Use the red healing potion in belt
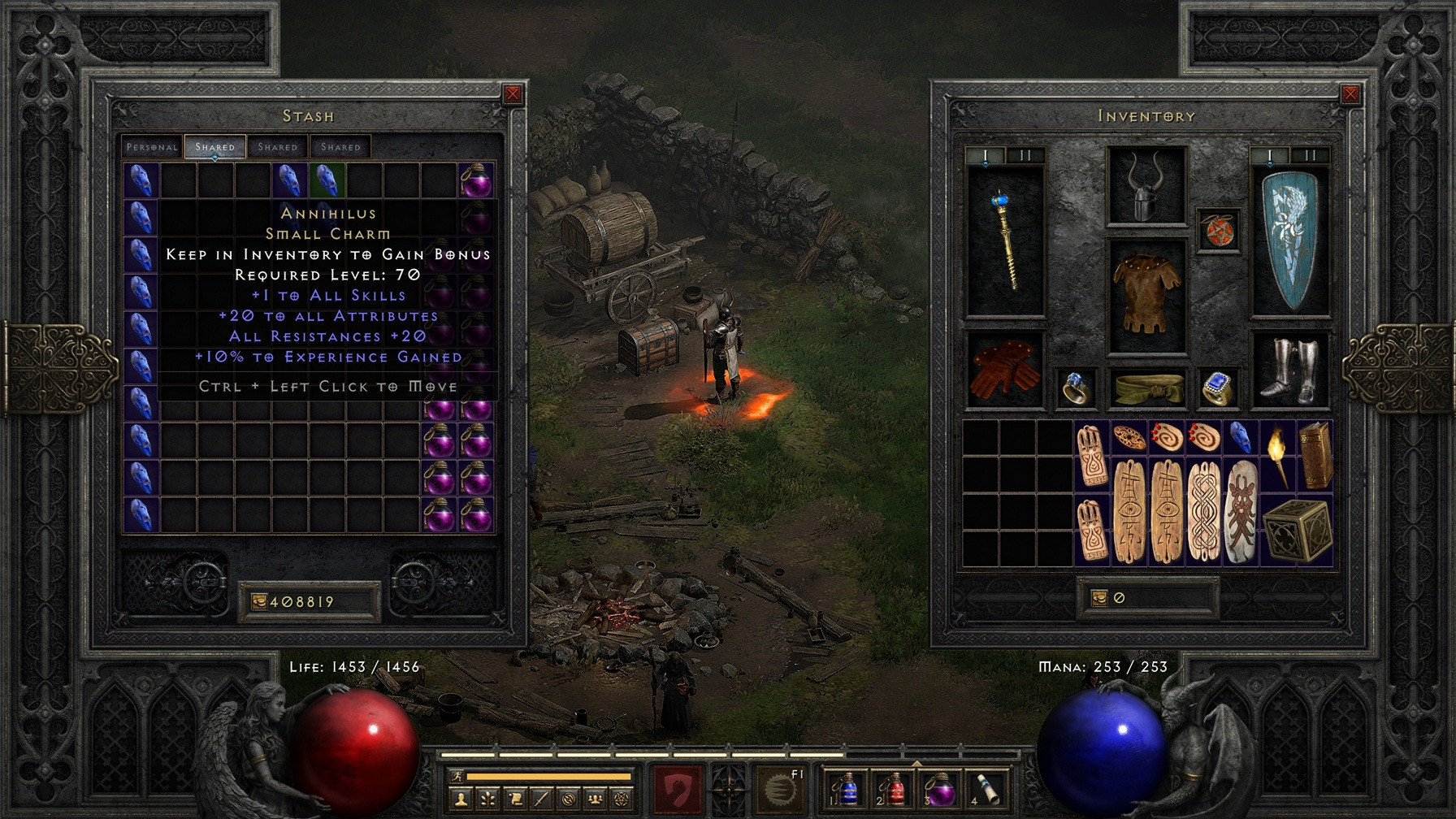1456x819 pixels. pyautogui.click(x=893, y=788)
